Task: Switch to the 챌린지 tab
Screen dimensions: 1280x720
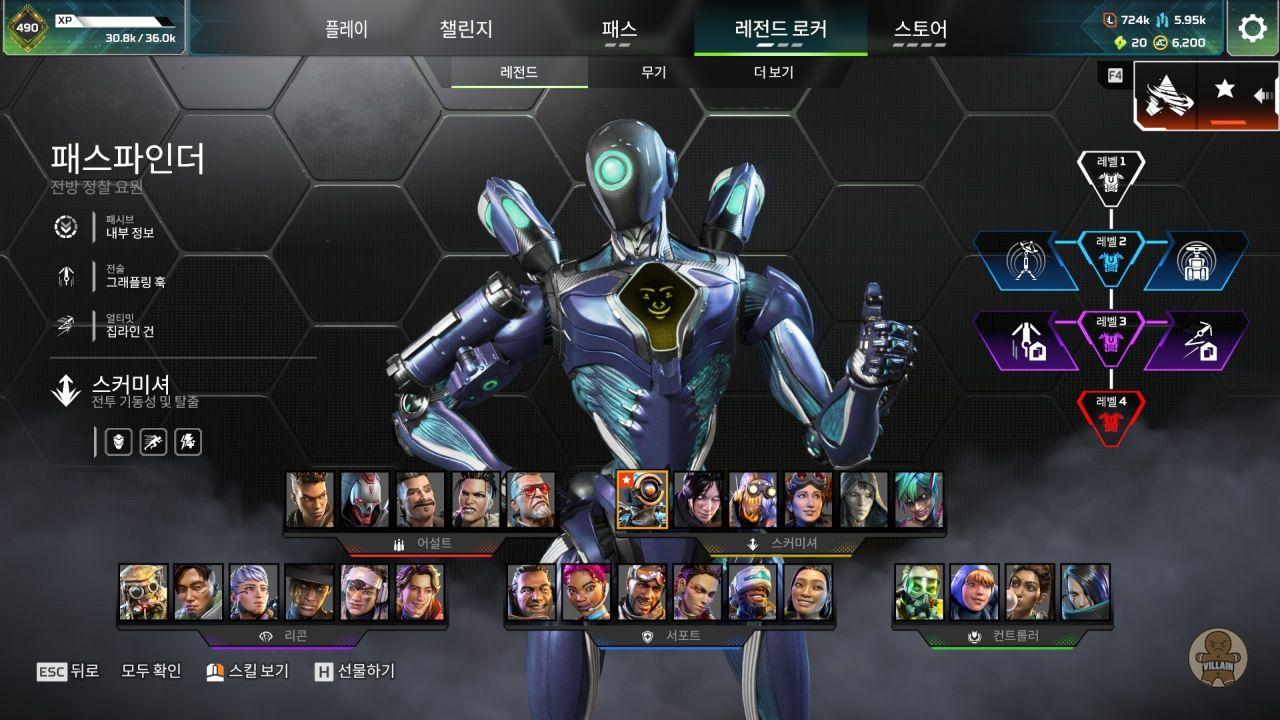Action: tap(466, 29)
